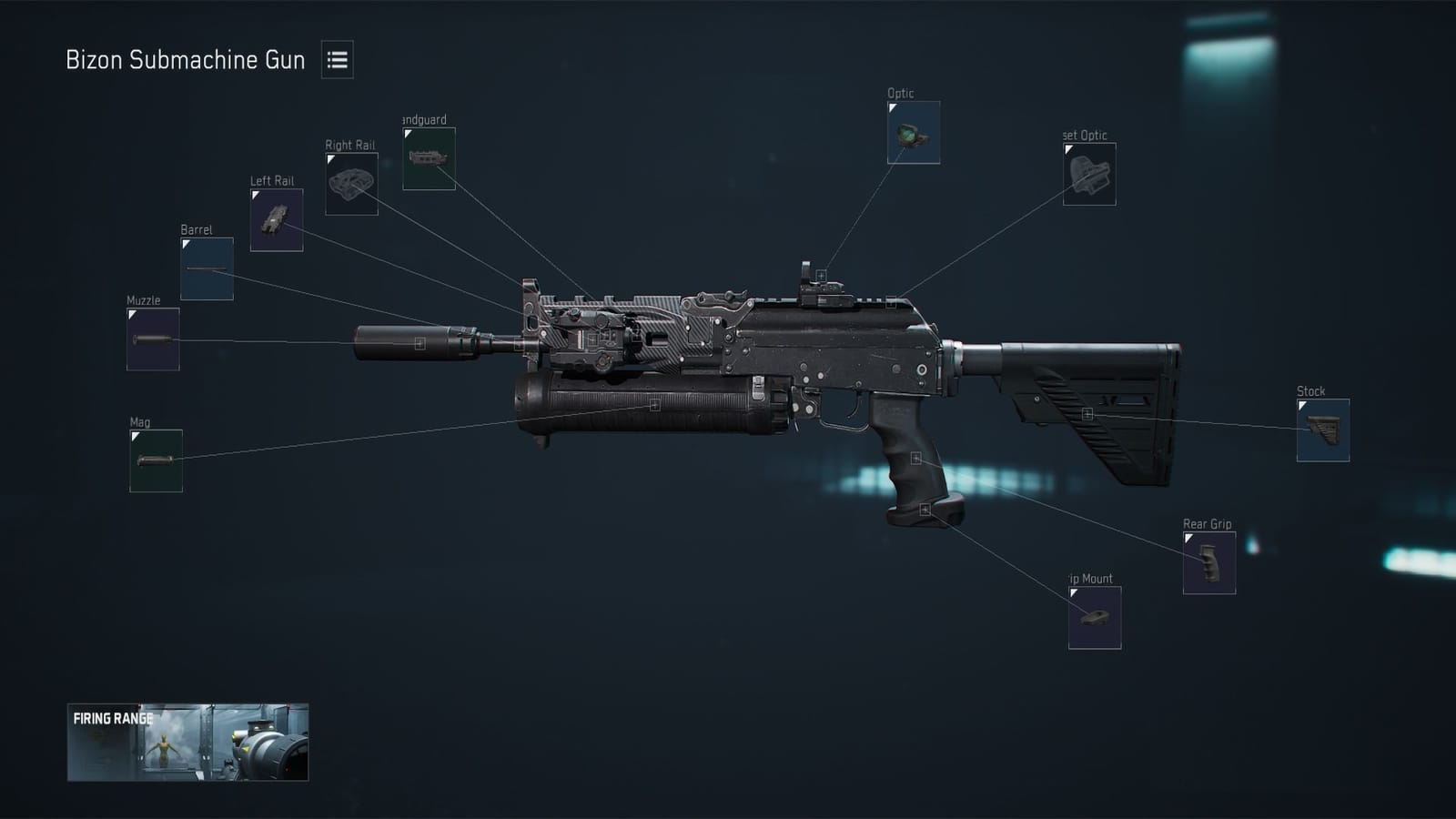Select the Offset Optic attachment slot
Image resolution: width=1456 pixels, height=819 pixels.
coord(1092,176)
